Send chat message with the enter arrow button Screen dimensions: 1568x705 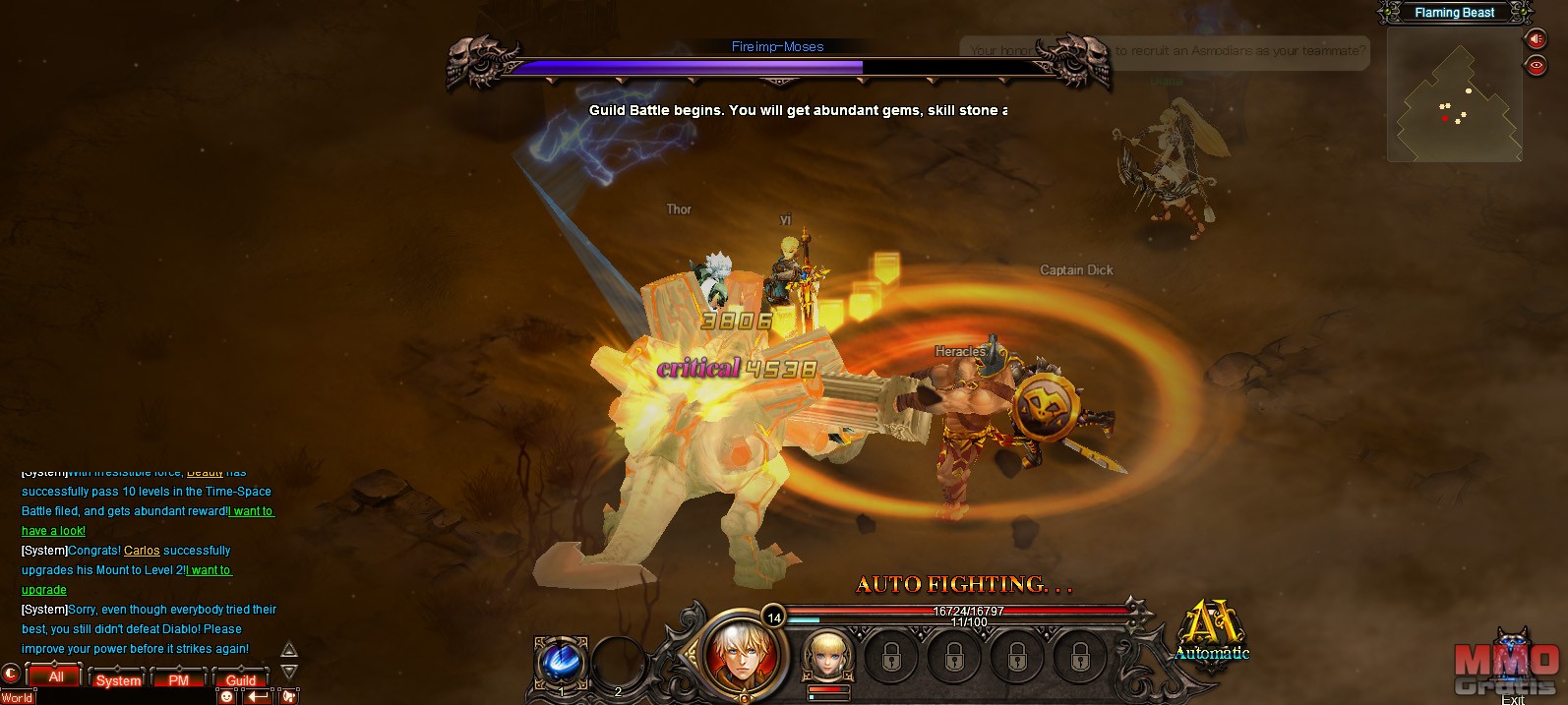point(258,696)
